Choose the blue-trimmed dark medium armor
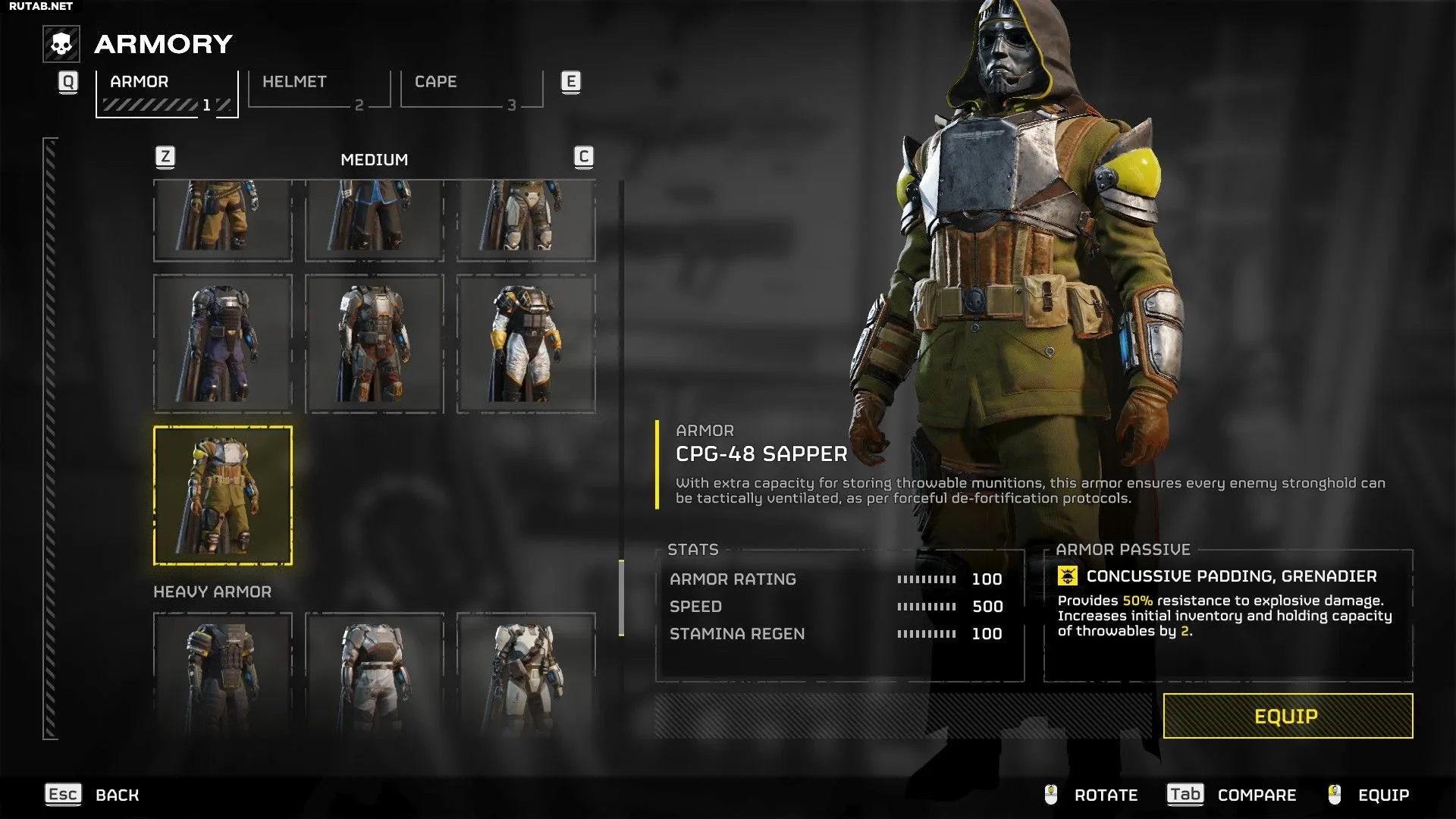The image size is (1456, 819). click(x=375, y=220)
